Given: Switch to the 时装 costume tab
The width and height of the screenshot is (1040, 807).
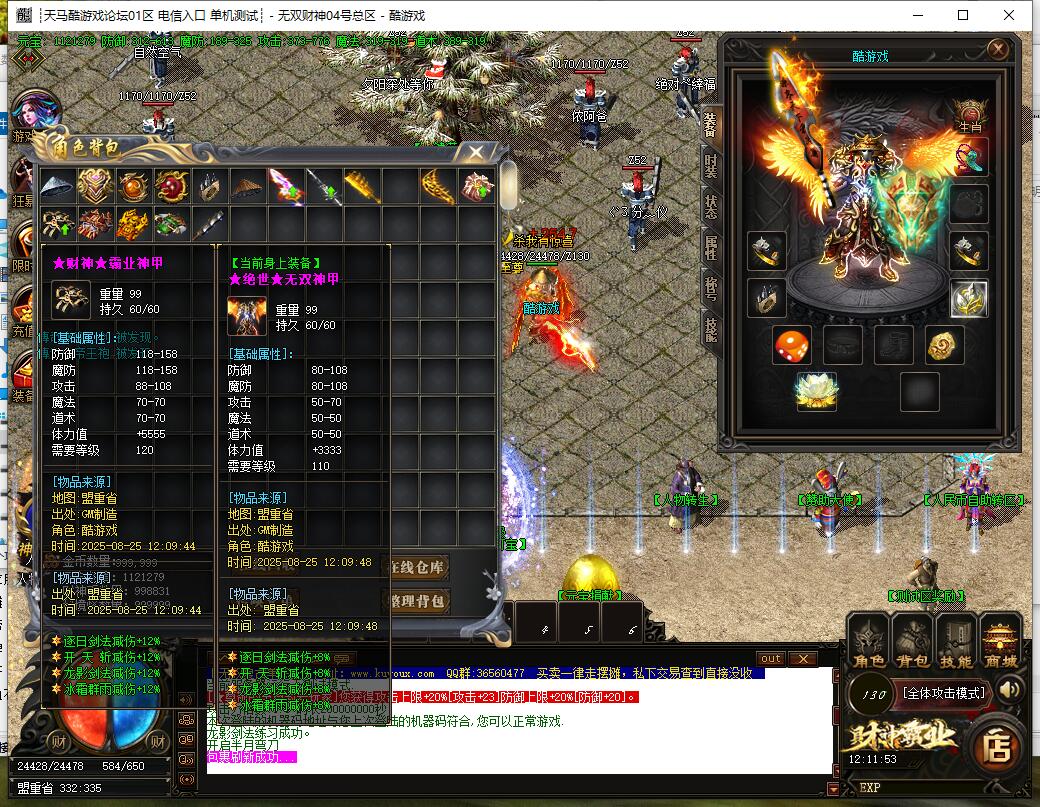Looking at the screenshot, I should coord(710,164).
